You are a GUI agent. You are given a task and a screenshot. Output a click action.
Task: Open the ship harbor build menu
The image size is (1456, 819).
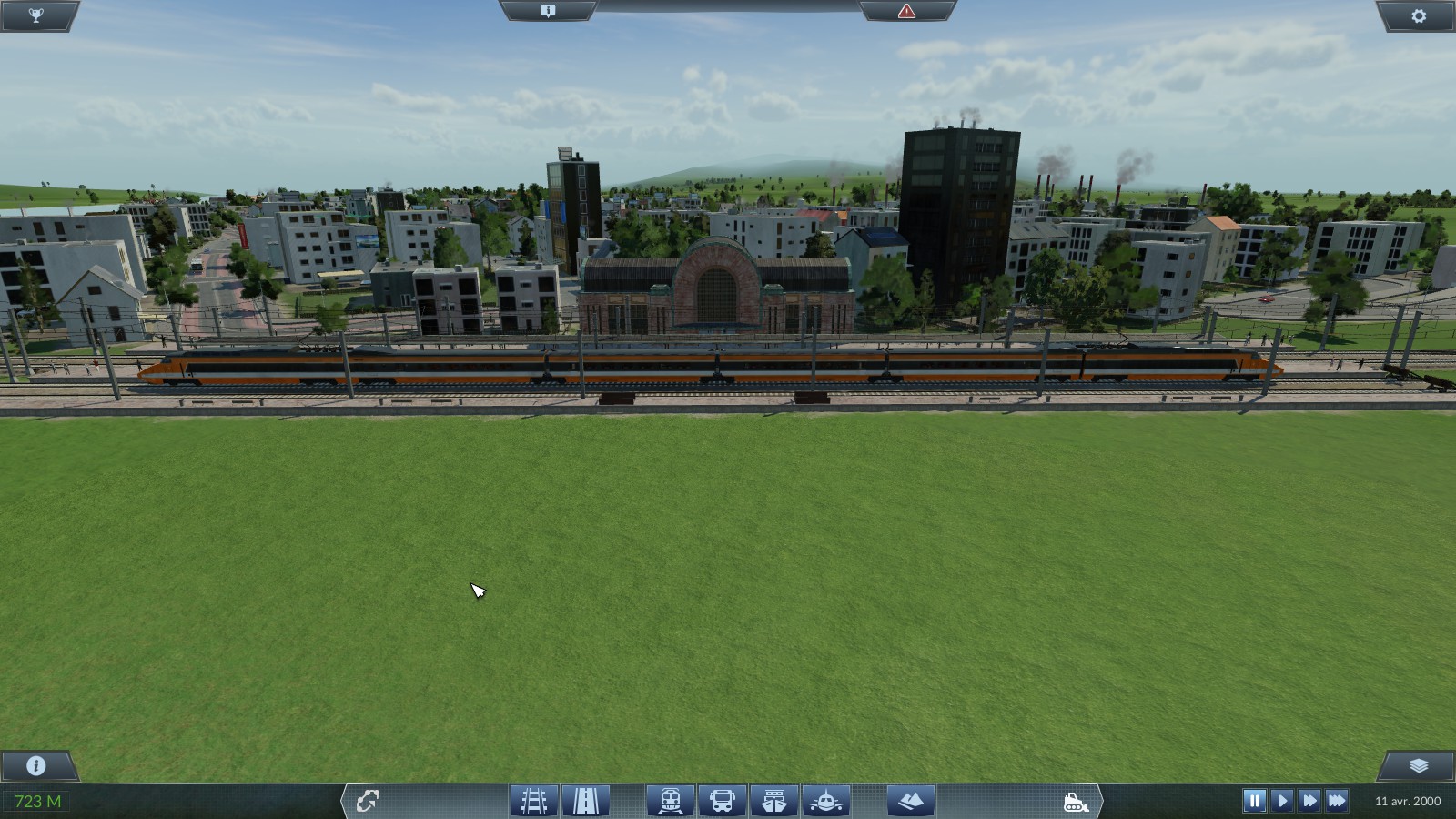tap(774, 801)
